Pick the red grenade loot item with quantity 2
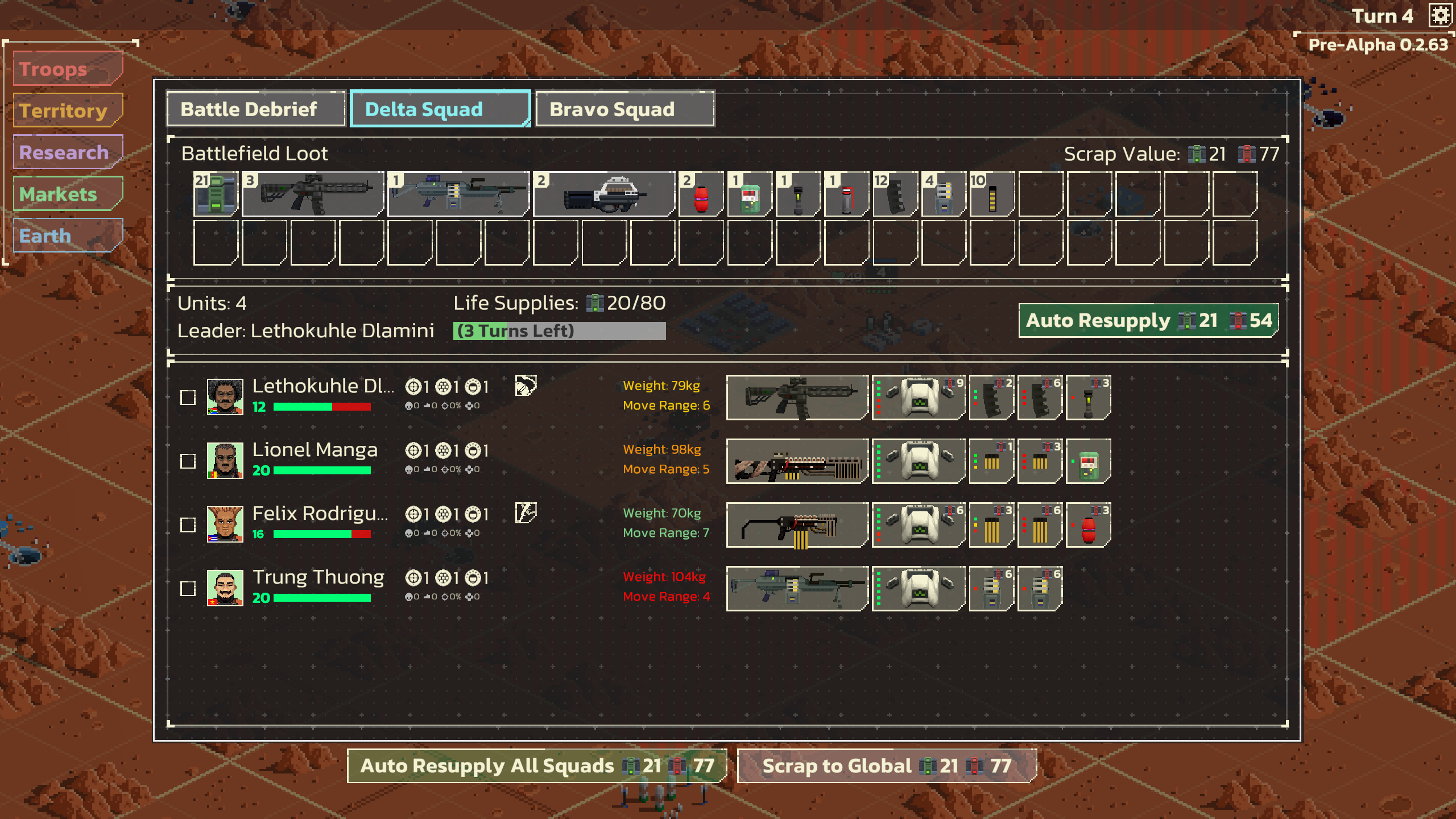The height and width of the screenshot is (819, 1456). click(x=700, y=195)
